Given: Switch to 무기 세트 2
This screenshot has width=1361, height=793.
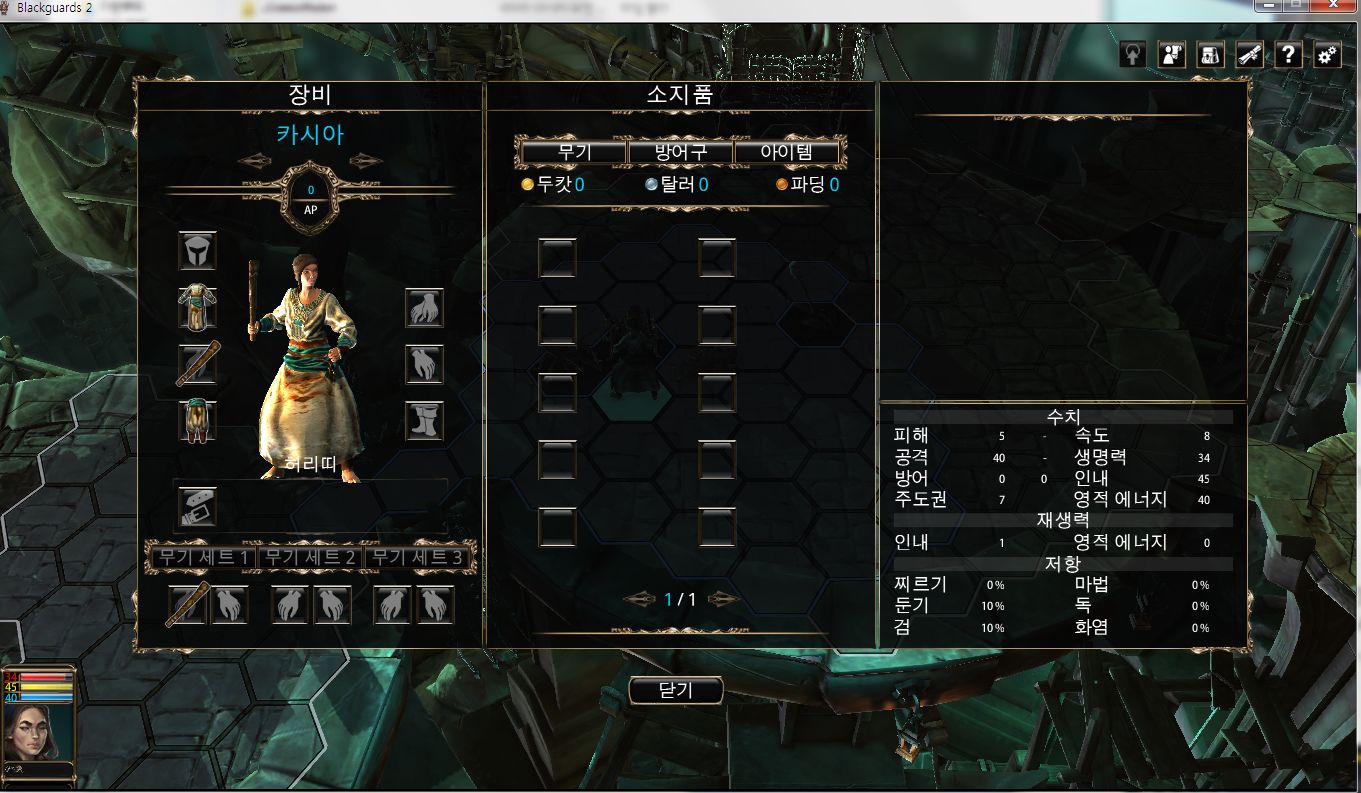Looking at the screenshot, I should click(x=310, y=557).
